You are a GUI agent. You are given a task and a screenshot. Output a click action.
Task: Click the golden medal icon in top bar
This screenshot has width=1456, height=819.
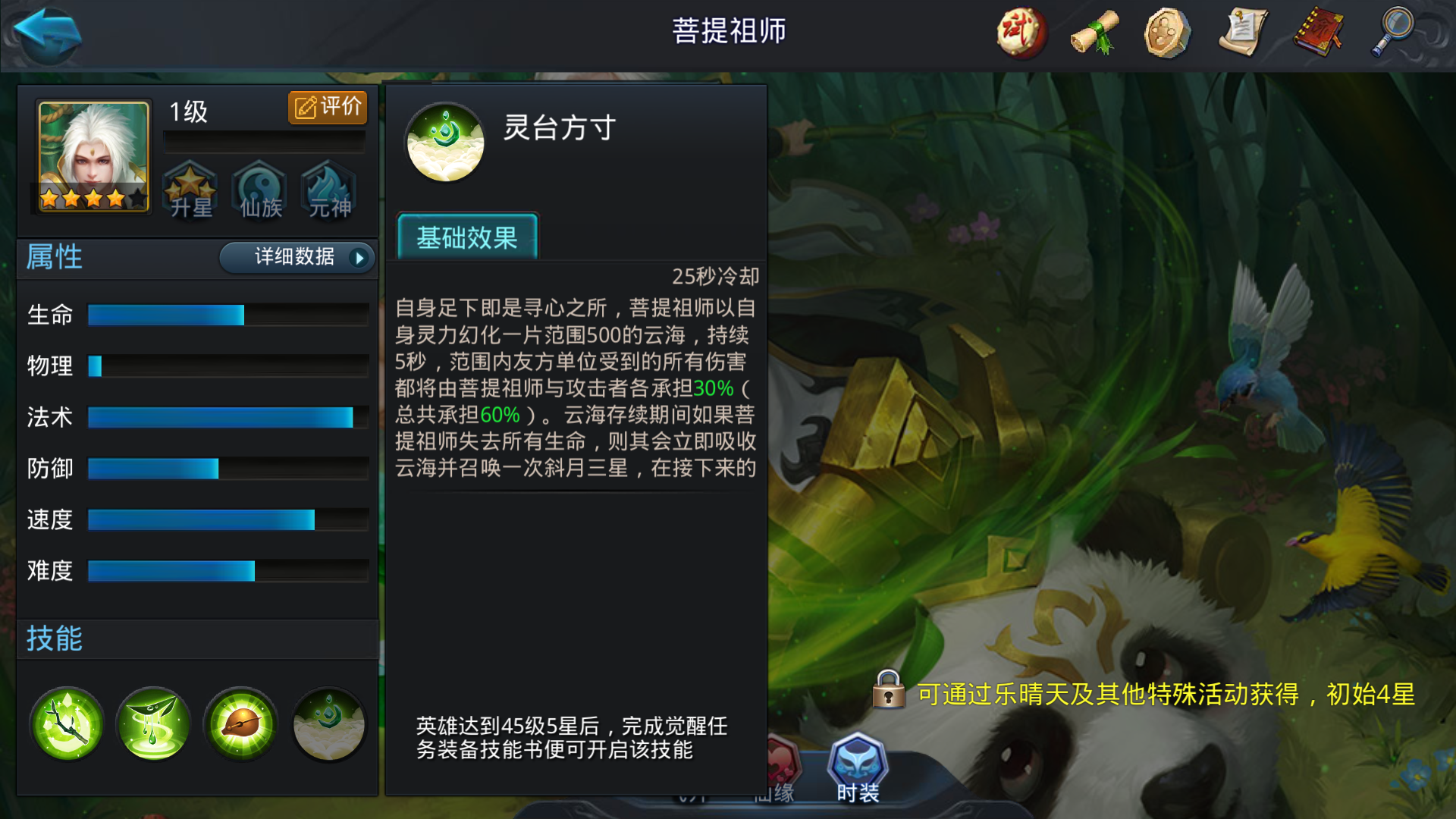coord(1166,34)
